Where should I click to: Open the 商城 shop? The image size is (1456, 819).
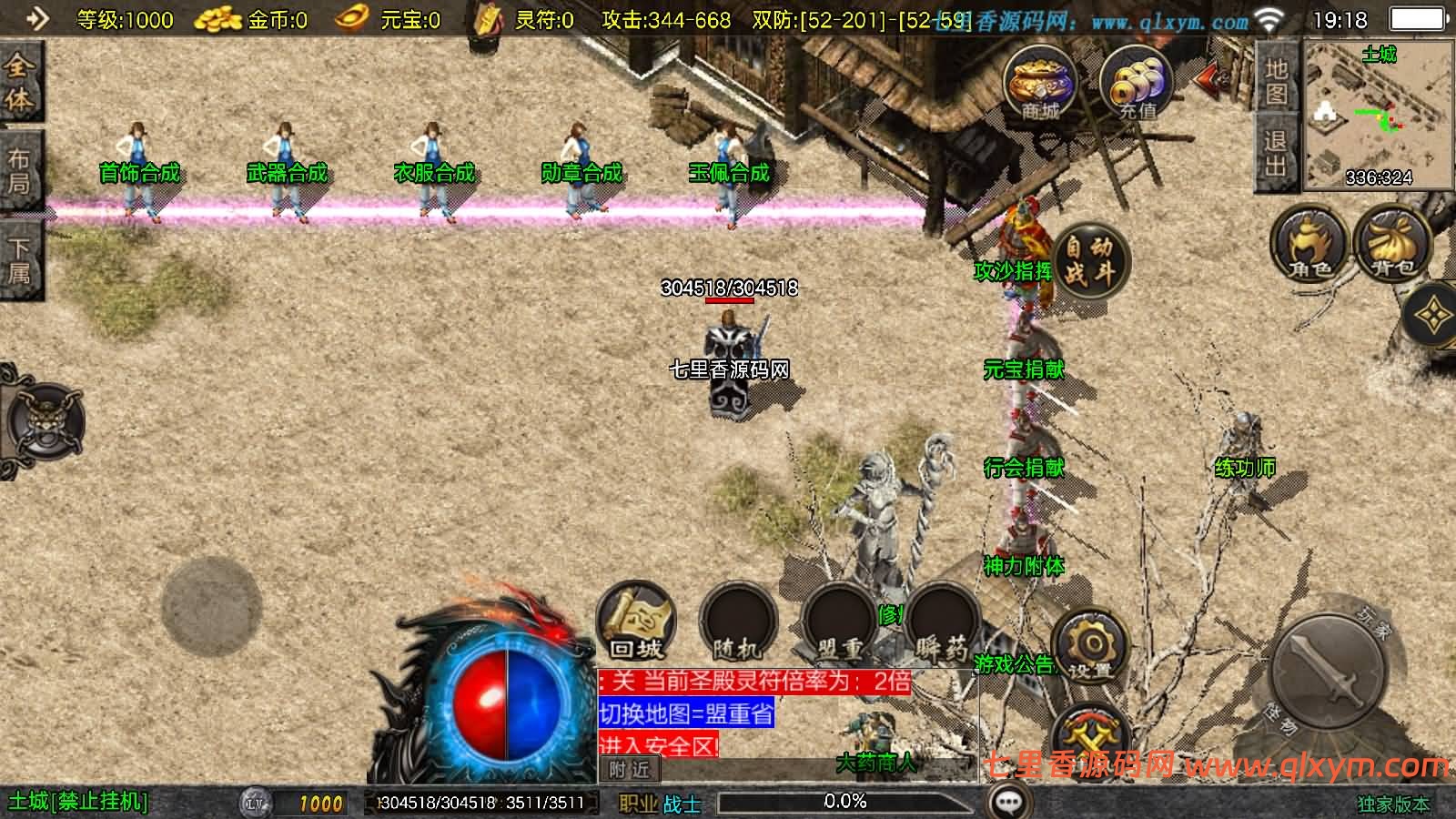[x=1040, y=82]
